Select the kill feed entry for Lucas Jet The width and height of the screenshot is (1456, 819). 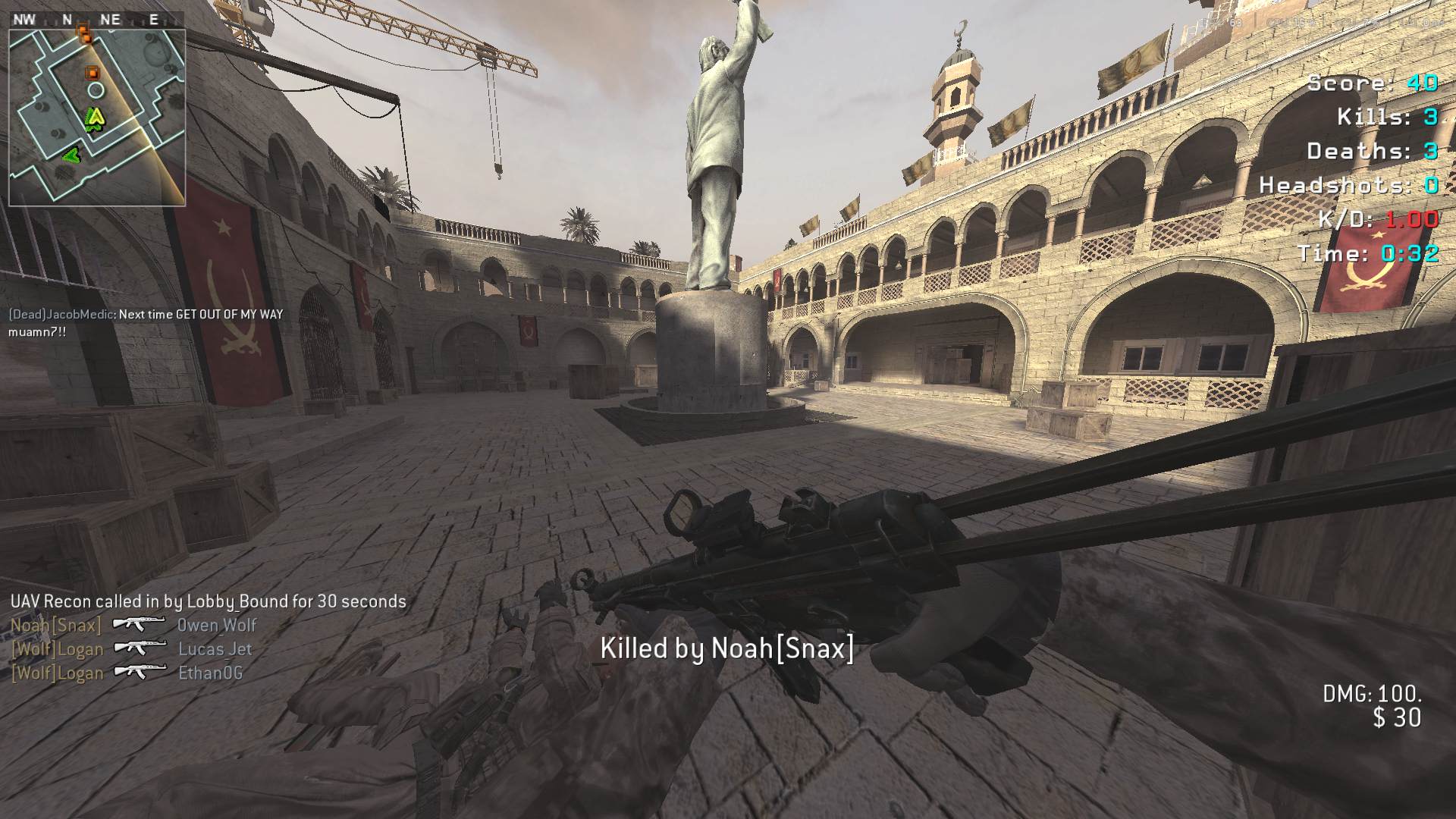tap(131, 649)
